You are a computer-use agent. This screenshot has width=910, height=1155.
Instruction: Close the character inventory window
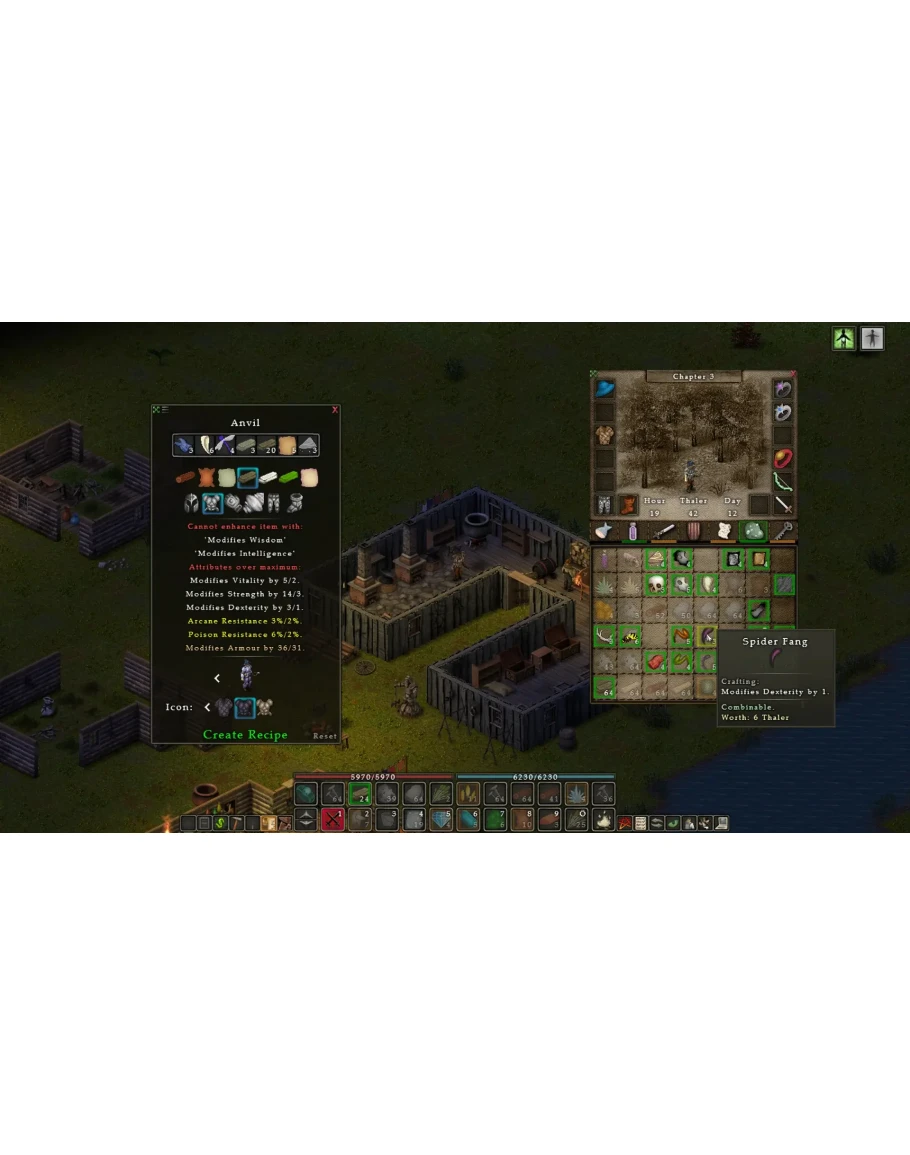point(791,374)
